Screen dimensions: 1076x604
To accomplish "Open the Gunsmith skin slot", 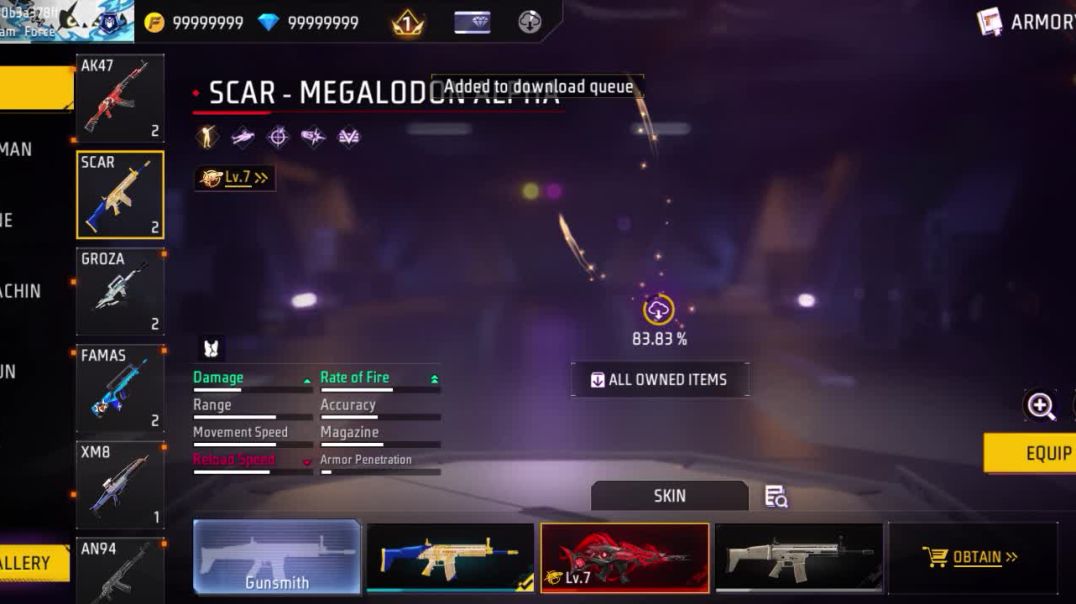I will tap(277, 557).
